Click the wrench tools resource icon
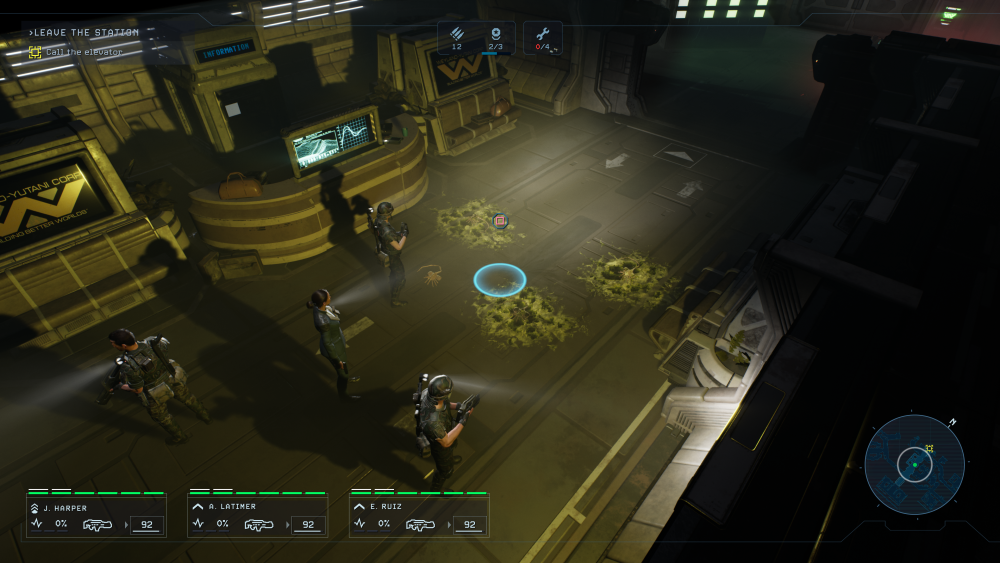The image size is (1000, 563). tap(543, 33)
